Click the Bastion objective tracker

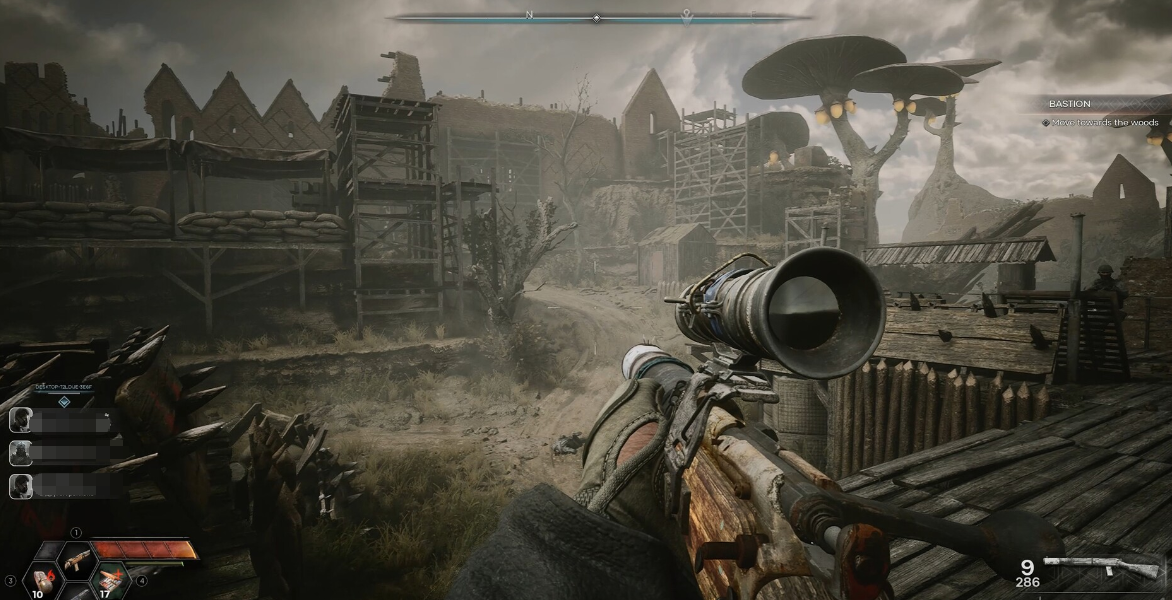click(x=1101, y=112)
